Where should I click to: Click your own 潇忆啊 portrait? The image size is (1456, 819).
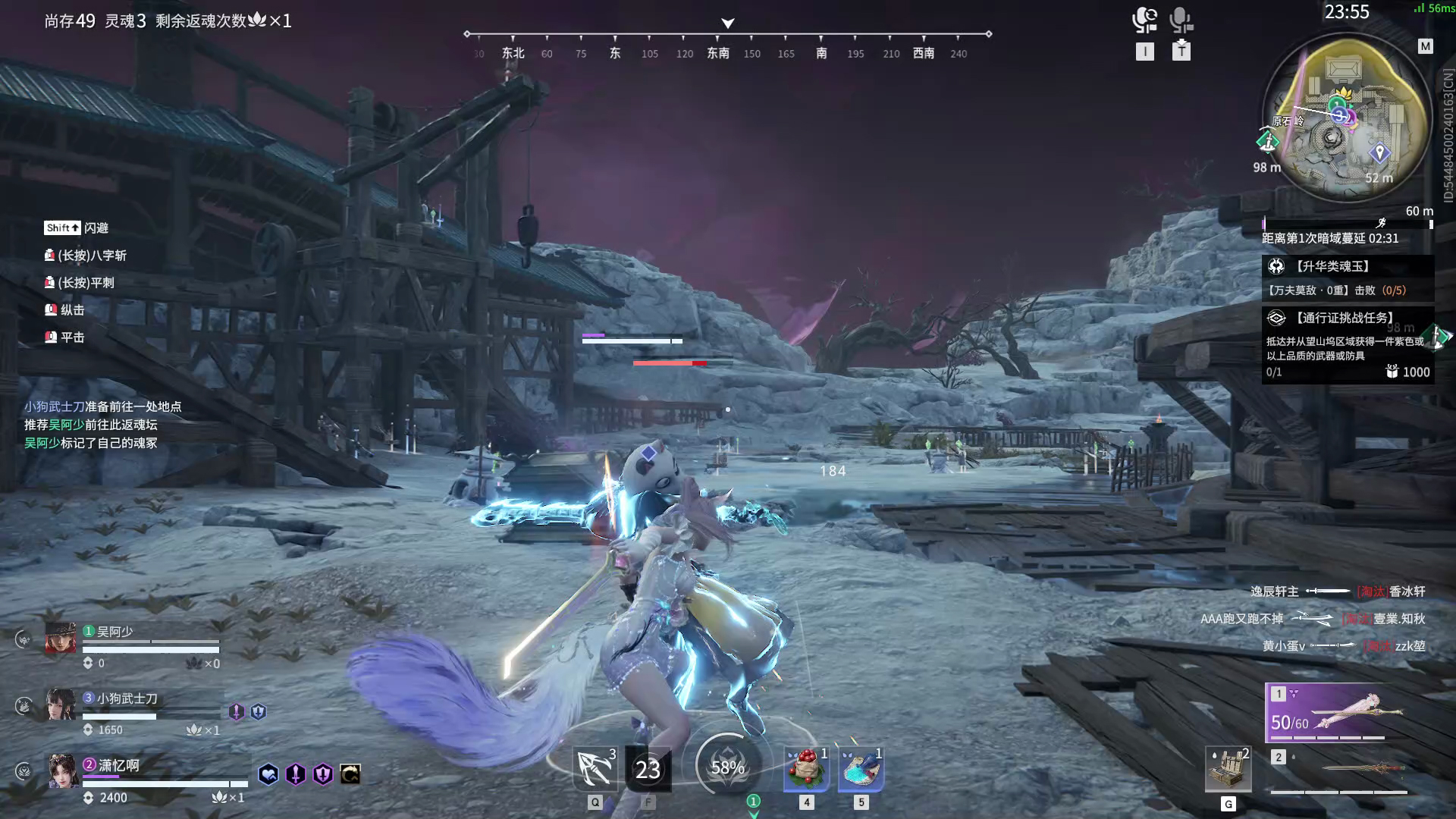pos(63,771)
